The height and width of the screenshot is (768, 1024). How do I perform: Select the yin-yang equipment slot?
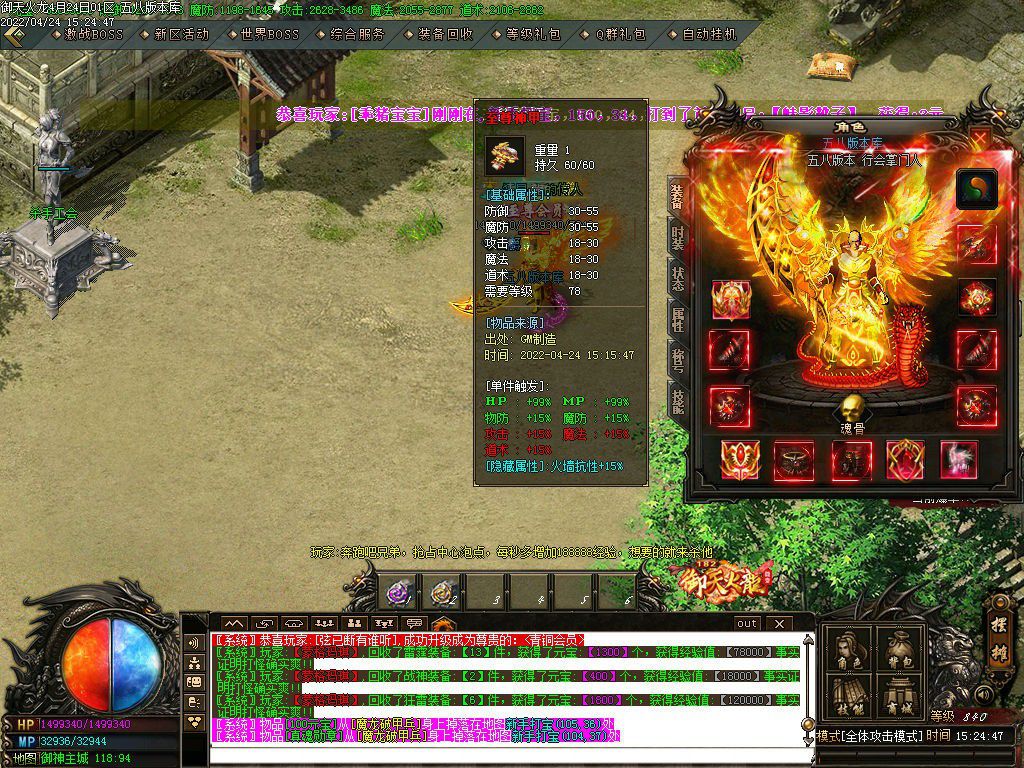[x=976, y=189]
